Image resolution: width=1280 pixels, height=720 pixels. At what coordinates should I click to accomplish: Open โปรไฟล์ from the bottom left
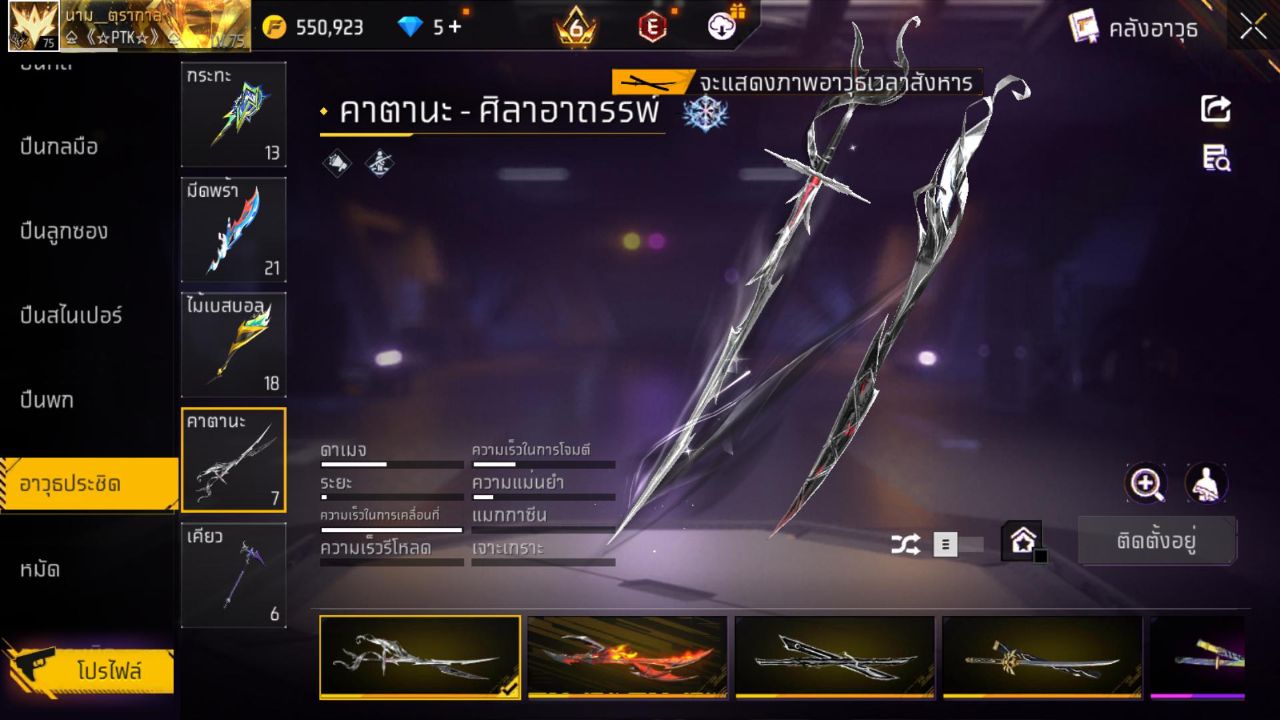pyautogui.click(x=92, y=672)
